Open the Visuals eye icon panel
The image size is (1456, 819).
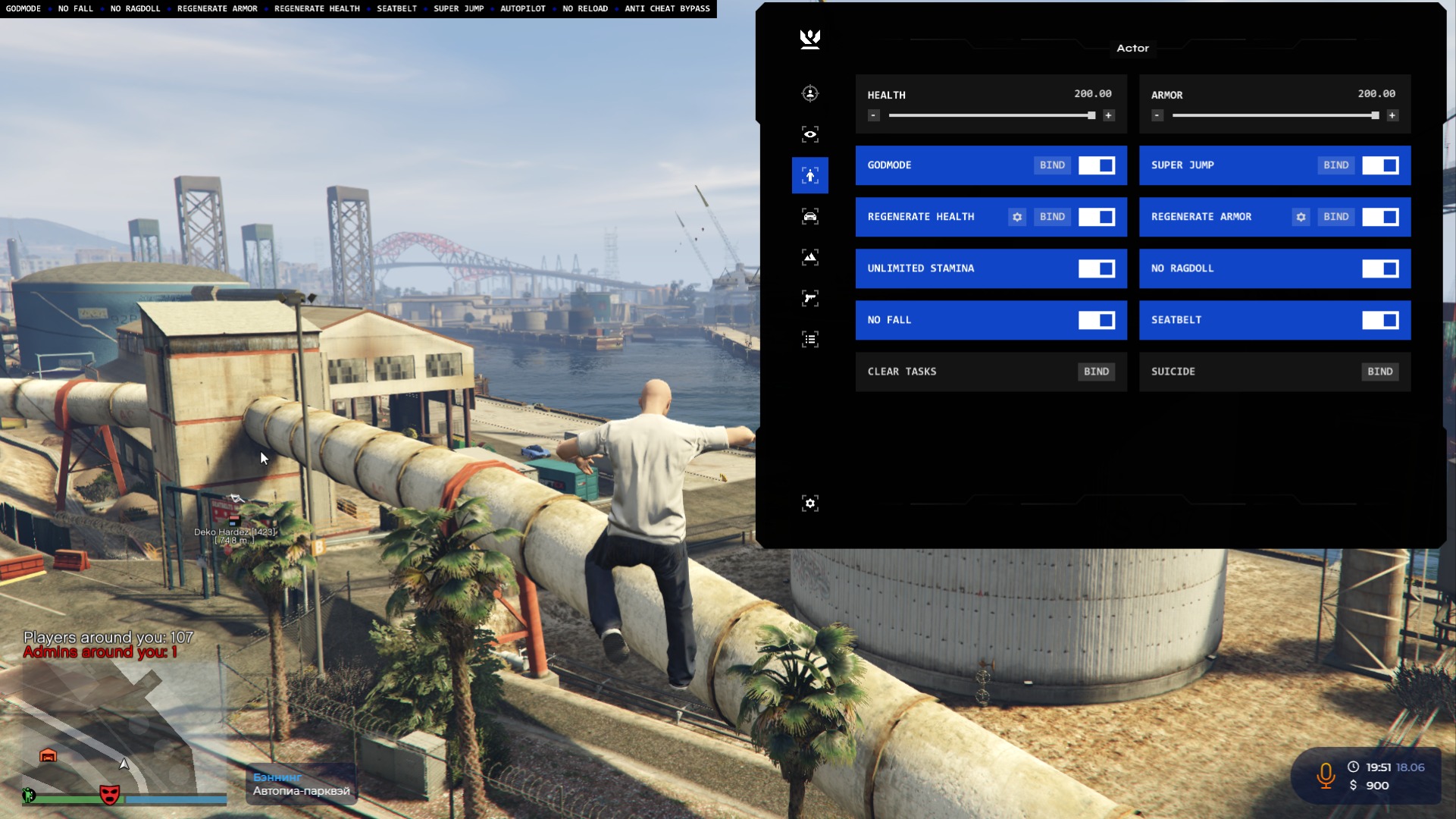click(810, 133)
